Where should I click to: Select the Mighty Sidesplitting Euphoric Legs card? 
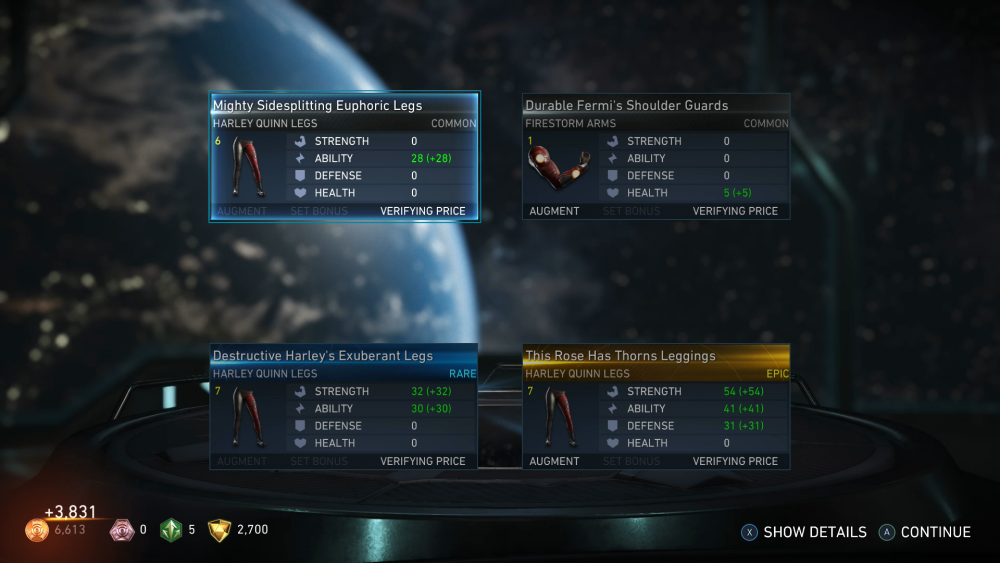[344, 157]
